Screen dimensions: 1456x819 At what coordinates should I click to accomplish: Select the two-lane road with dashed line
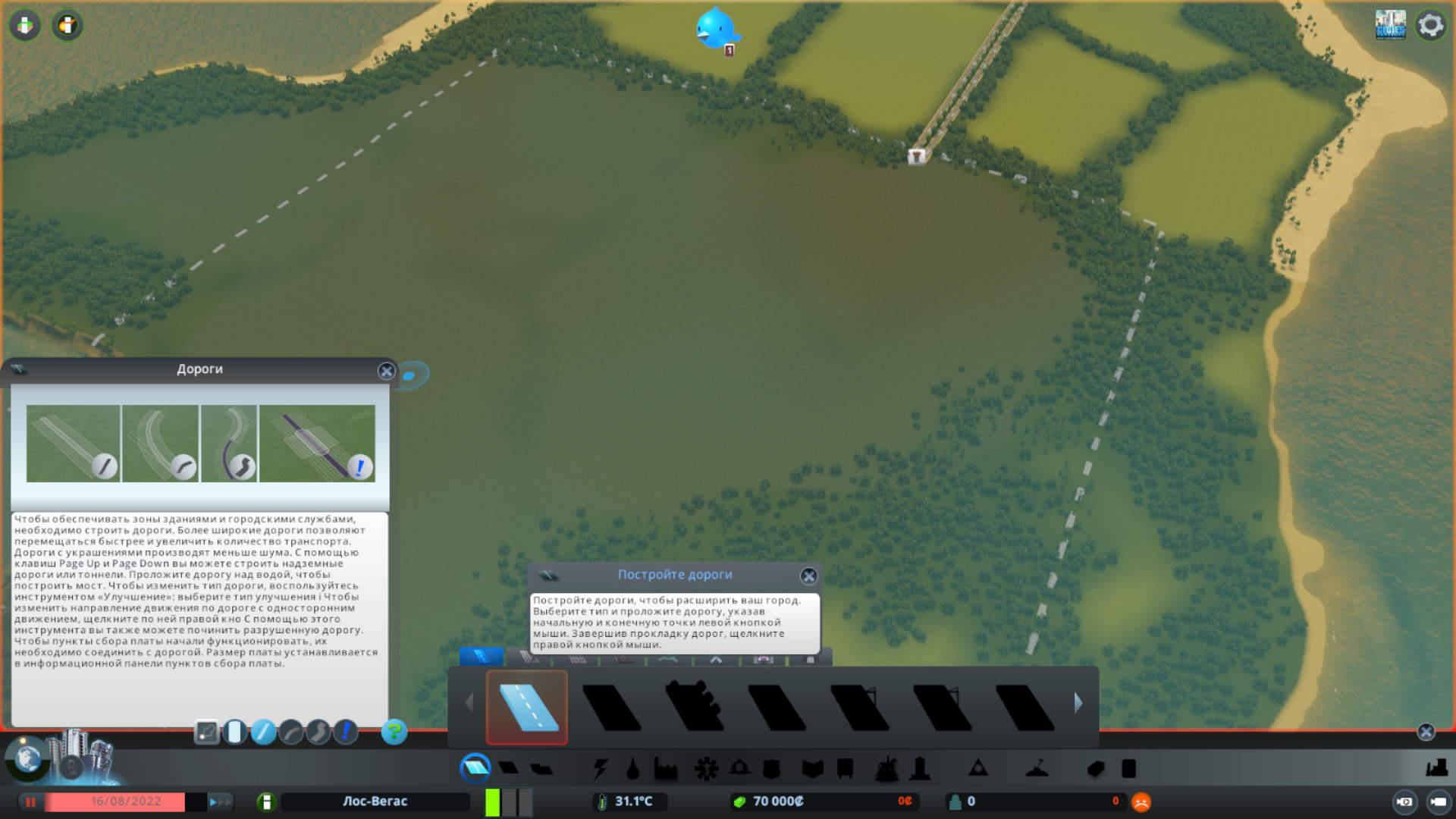527,706
